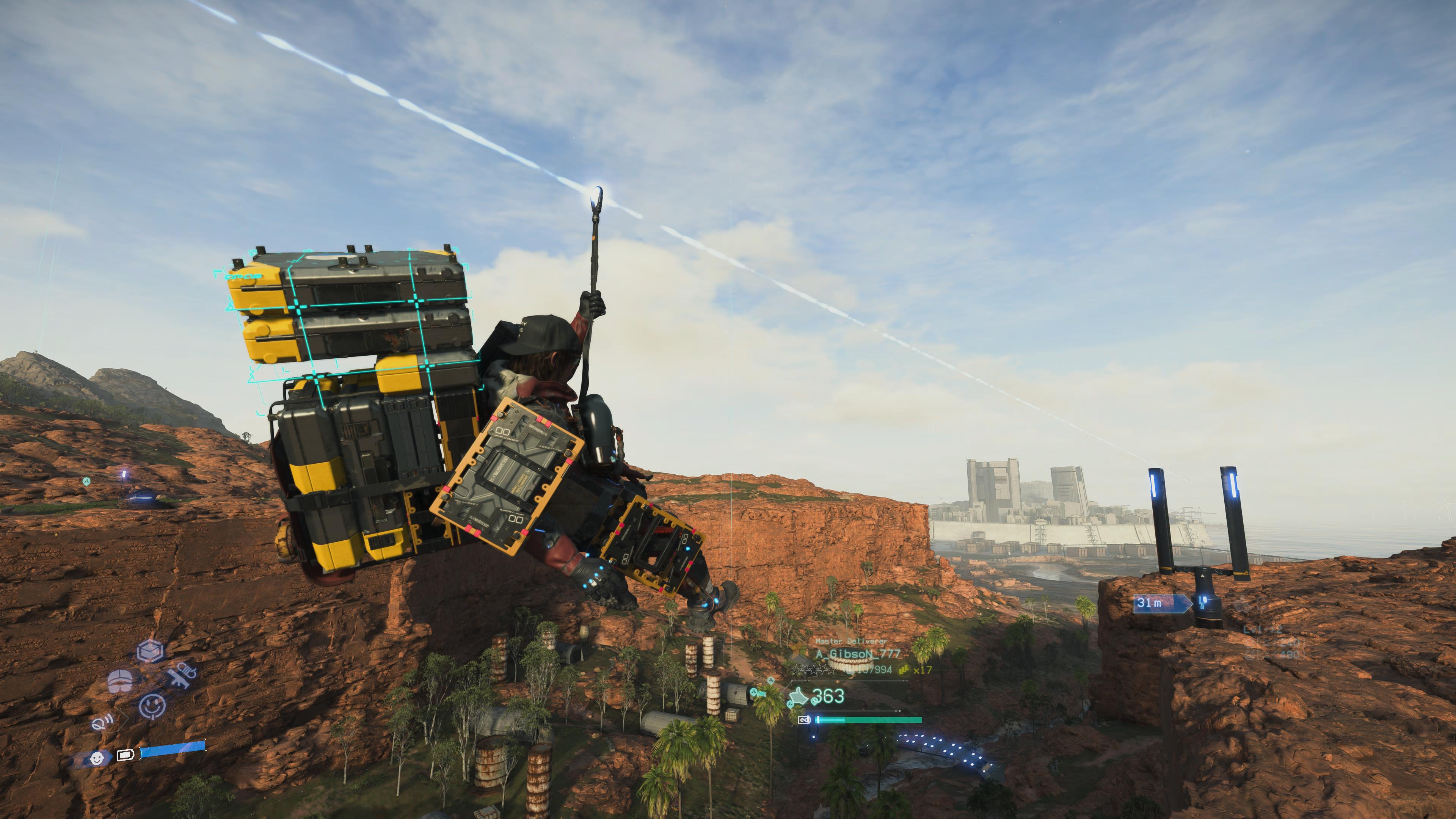Click the smiley face icon
This screenshot has width=1456, height=819.
click(x=152, y=705)
